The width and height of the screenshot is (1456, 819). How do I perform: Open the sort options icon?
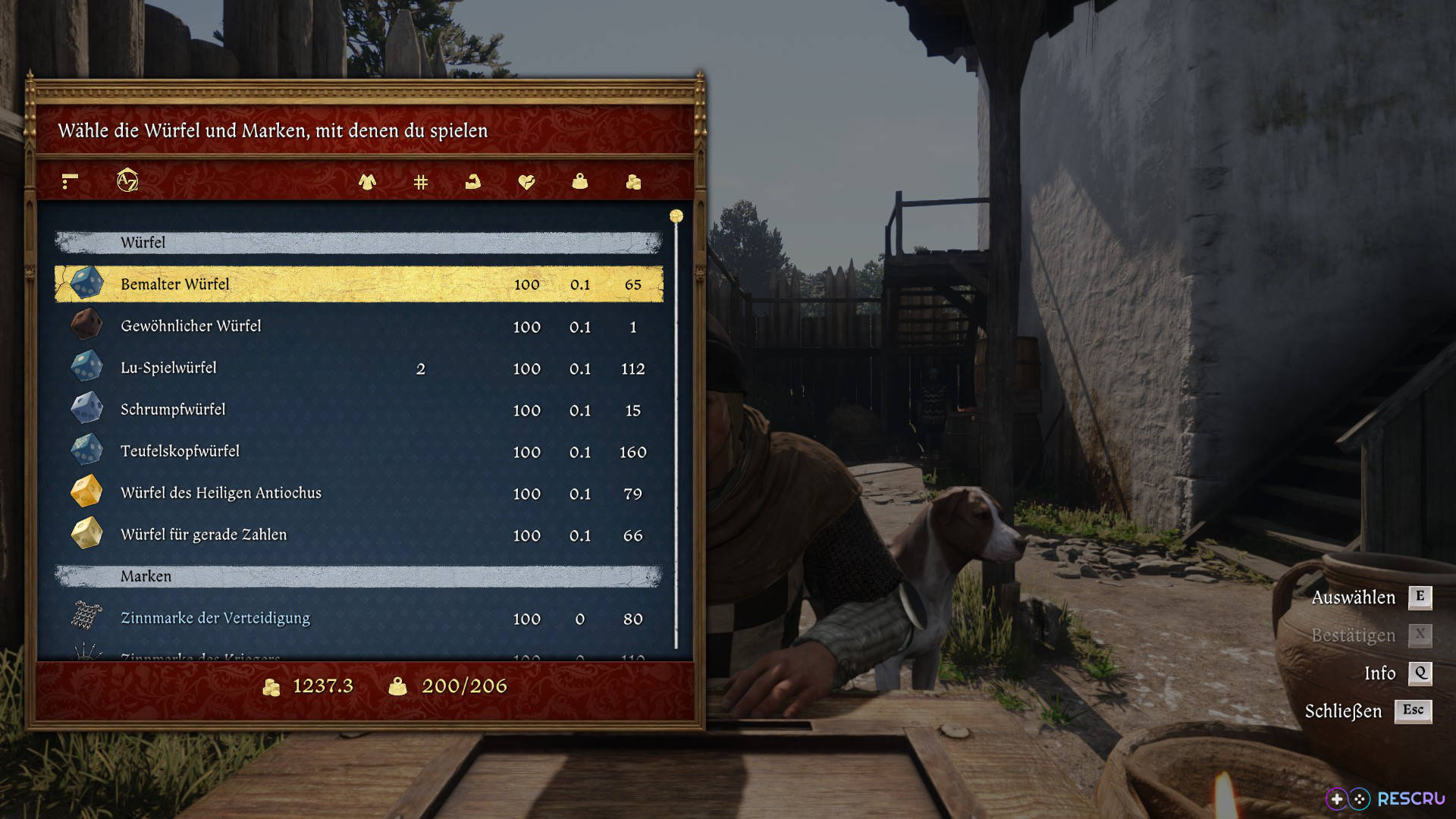70,181
